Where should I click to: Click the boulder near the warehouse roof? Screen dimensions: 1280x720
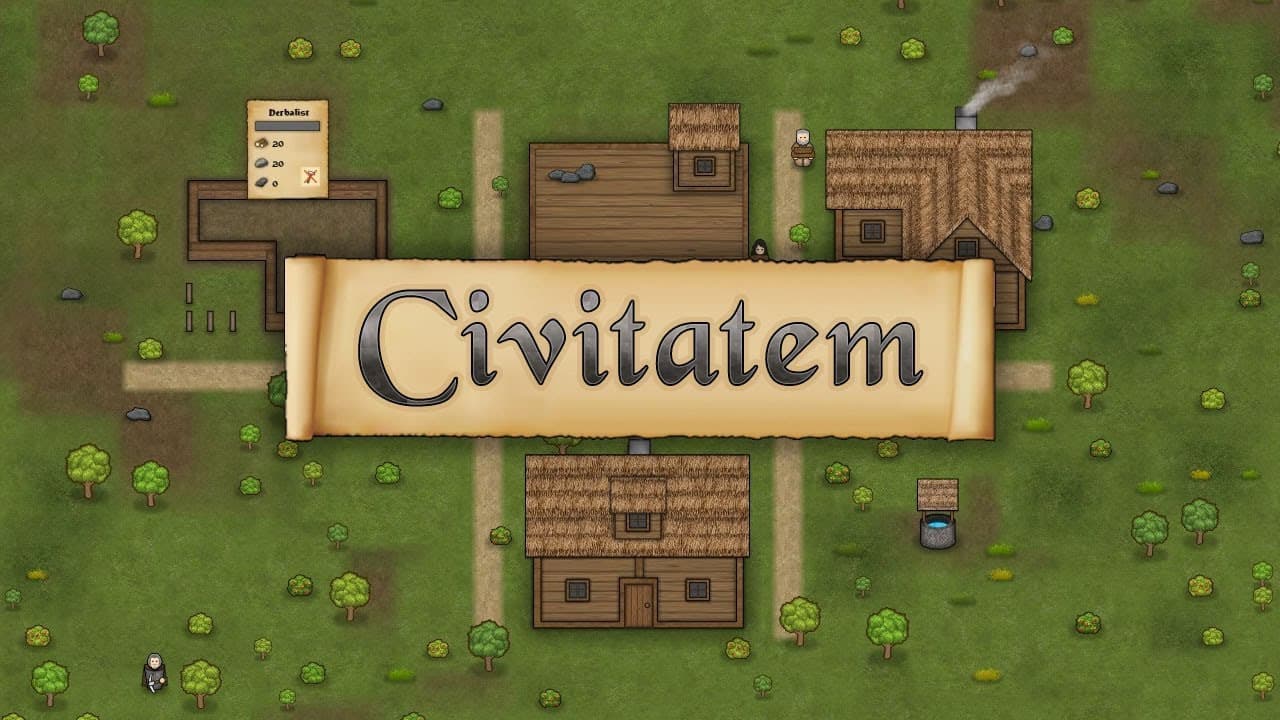(x=570, y=175)
